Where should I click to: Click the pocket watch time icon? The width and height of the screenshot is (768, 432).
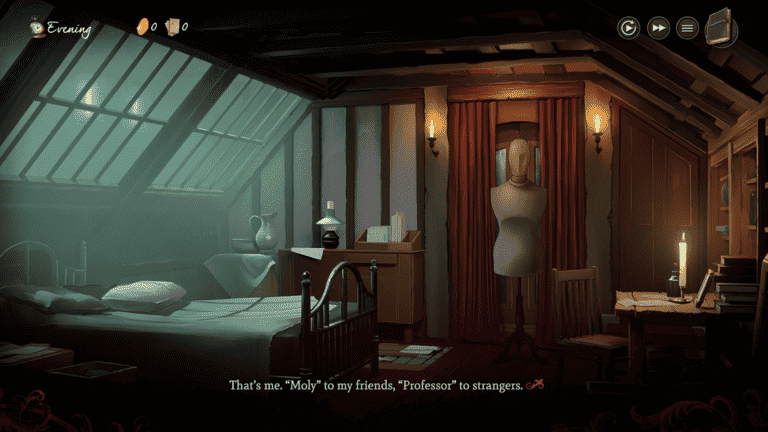tap(37, 27)
